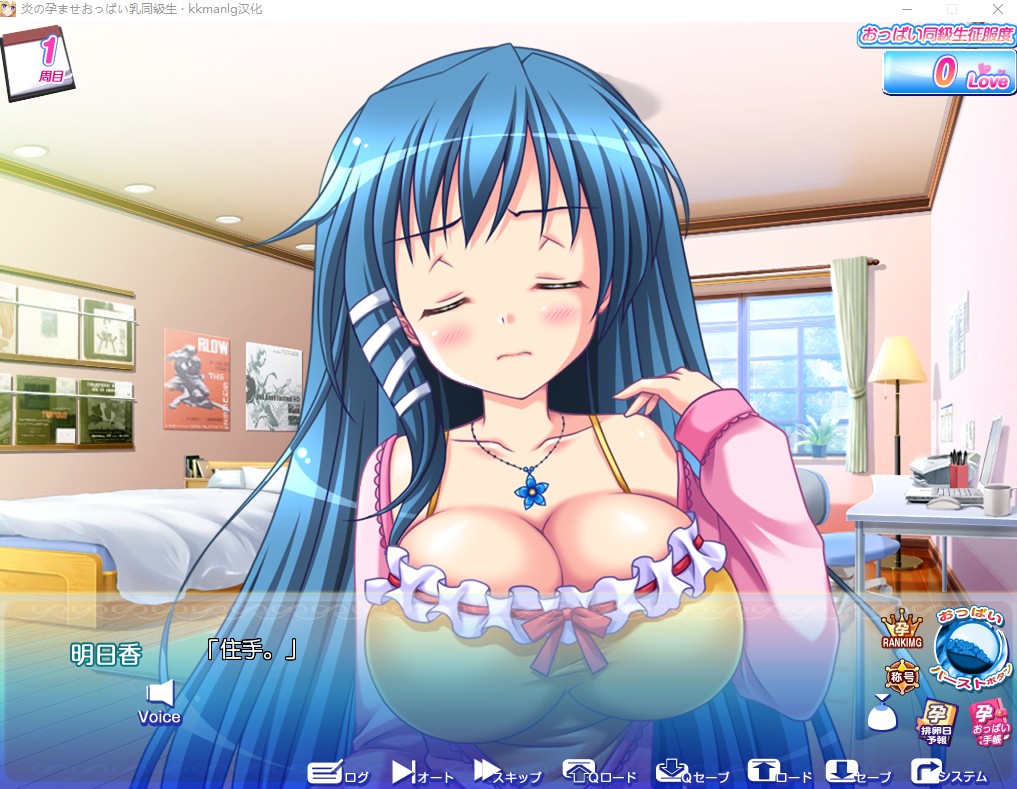Close the game window

(996, 9)
